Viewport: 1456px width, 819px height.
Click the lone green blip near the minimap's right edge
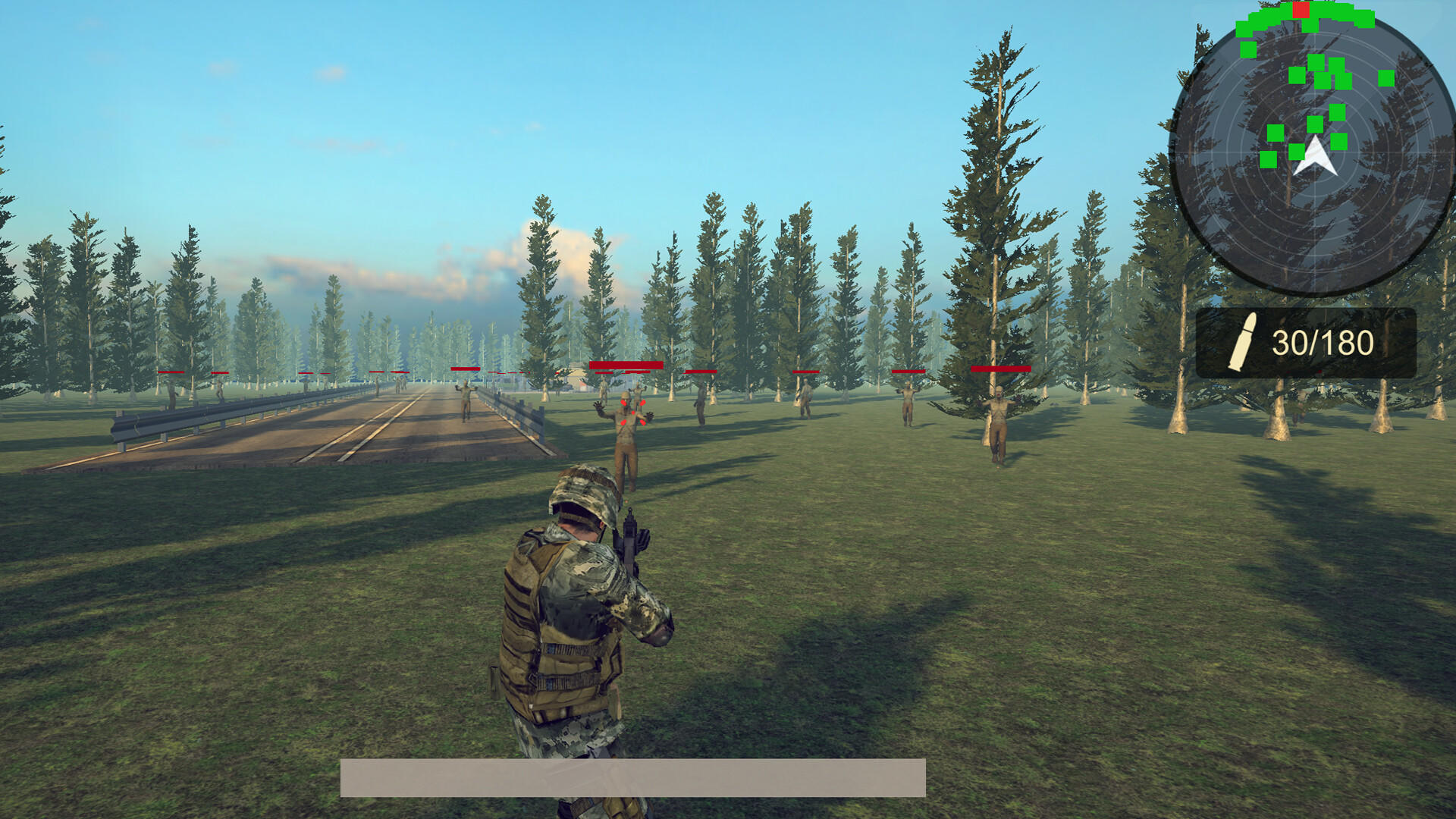coord(1386,79)
